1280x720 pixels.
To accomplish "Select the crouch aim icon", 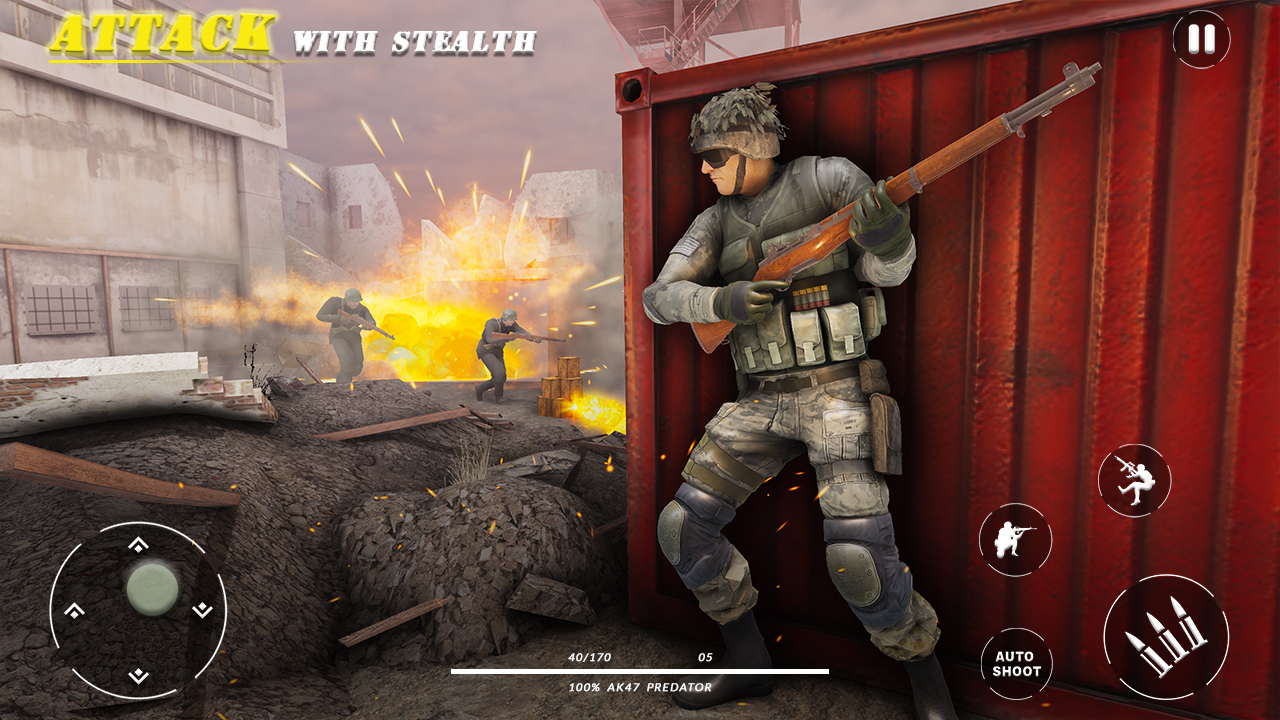I will (x=1014, y=541).
